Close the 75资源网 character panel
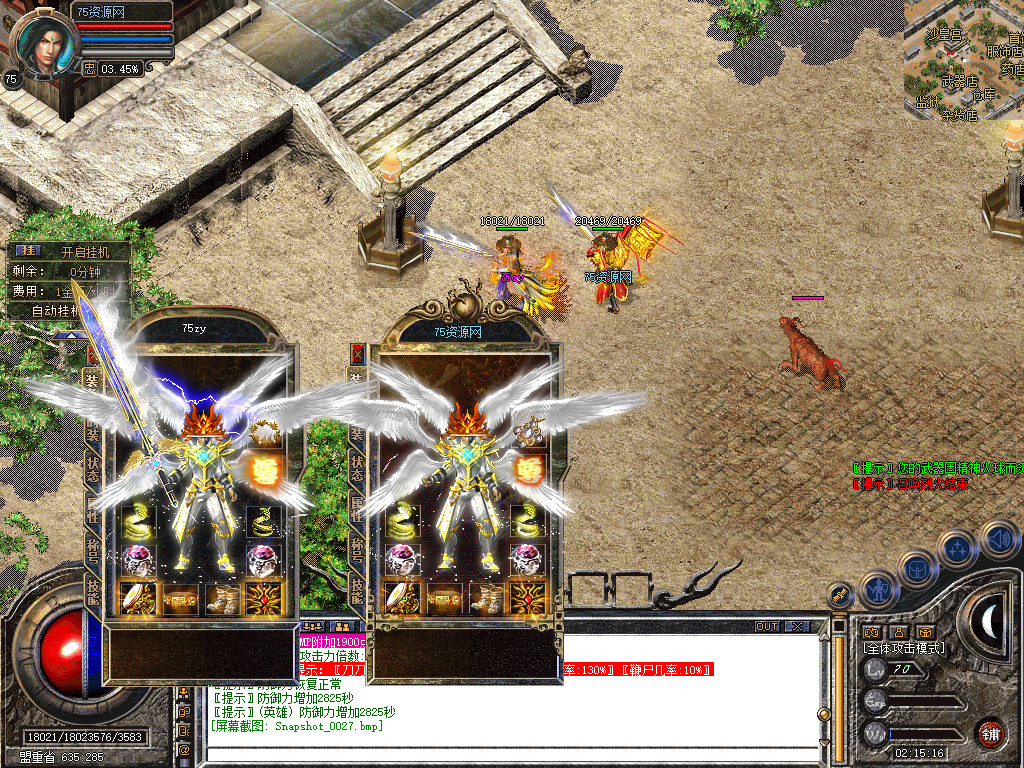 pyautogui.click(x=357, y=354)
